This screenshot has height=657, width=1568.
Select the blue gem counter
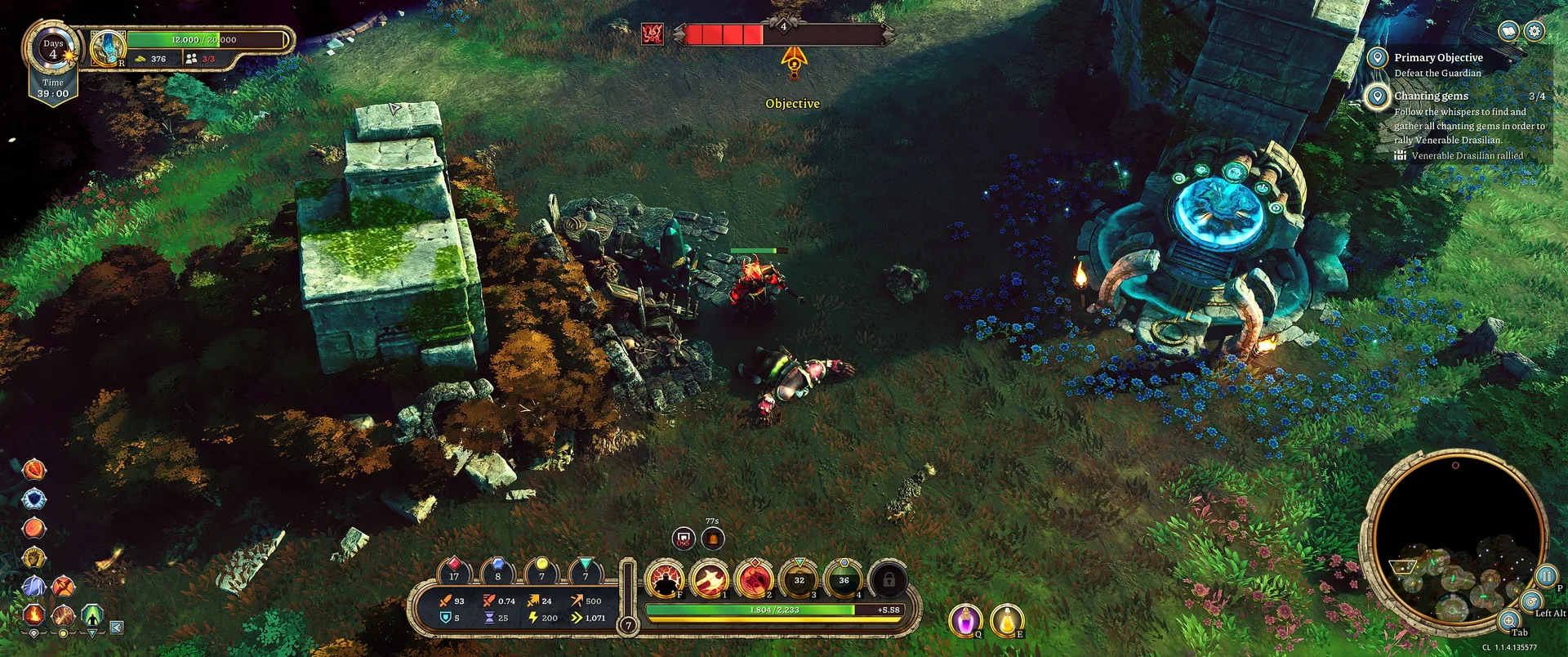497,570
